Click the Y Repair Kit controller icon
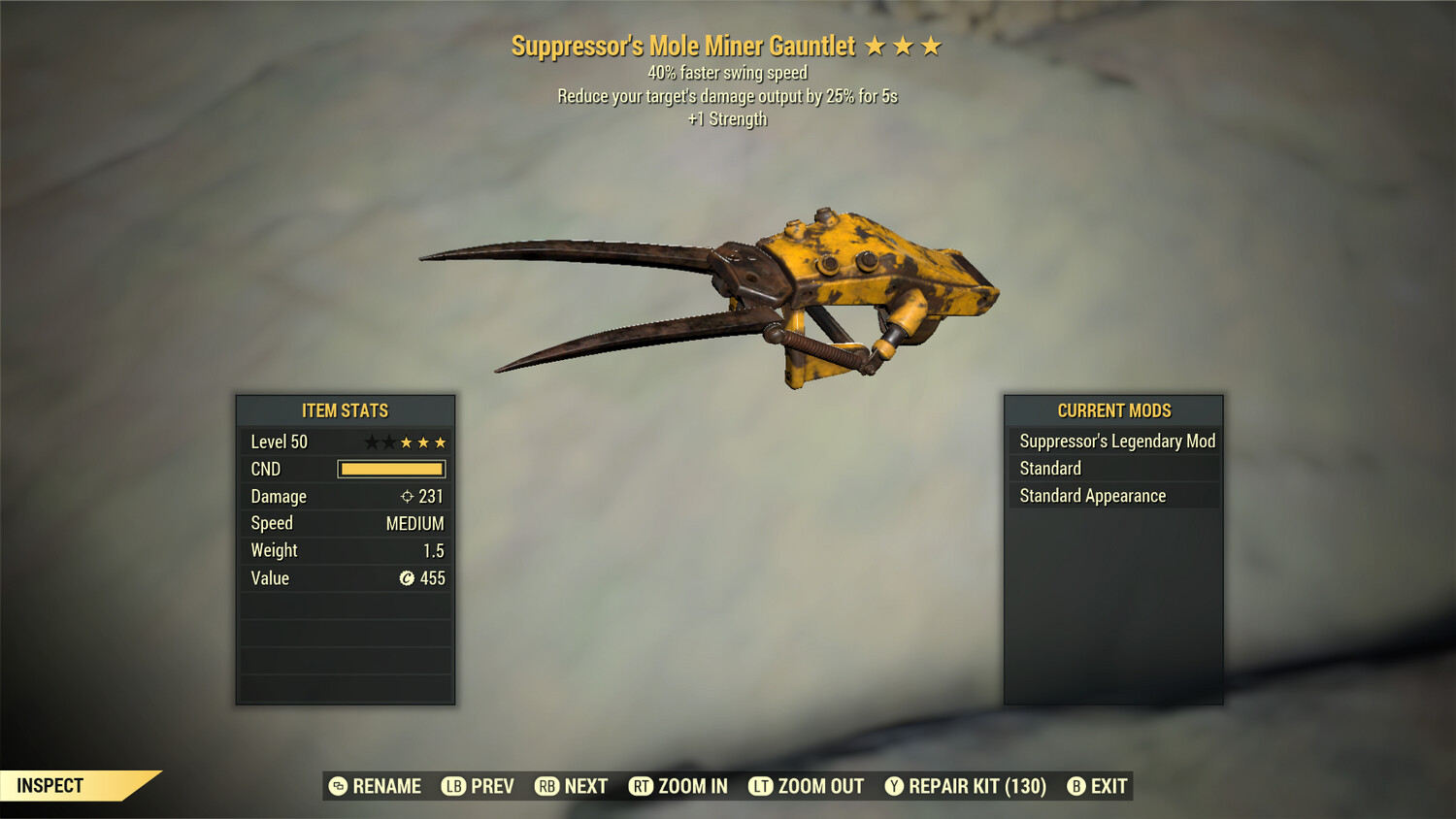The image size is (1456, 819). [x=894, y=786]
